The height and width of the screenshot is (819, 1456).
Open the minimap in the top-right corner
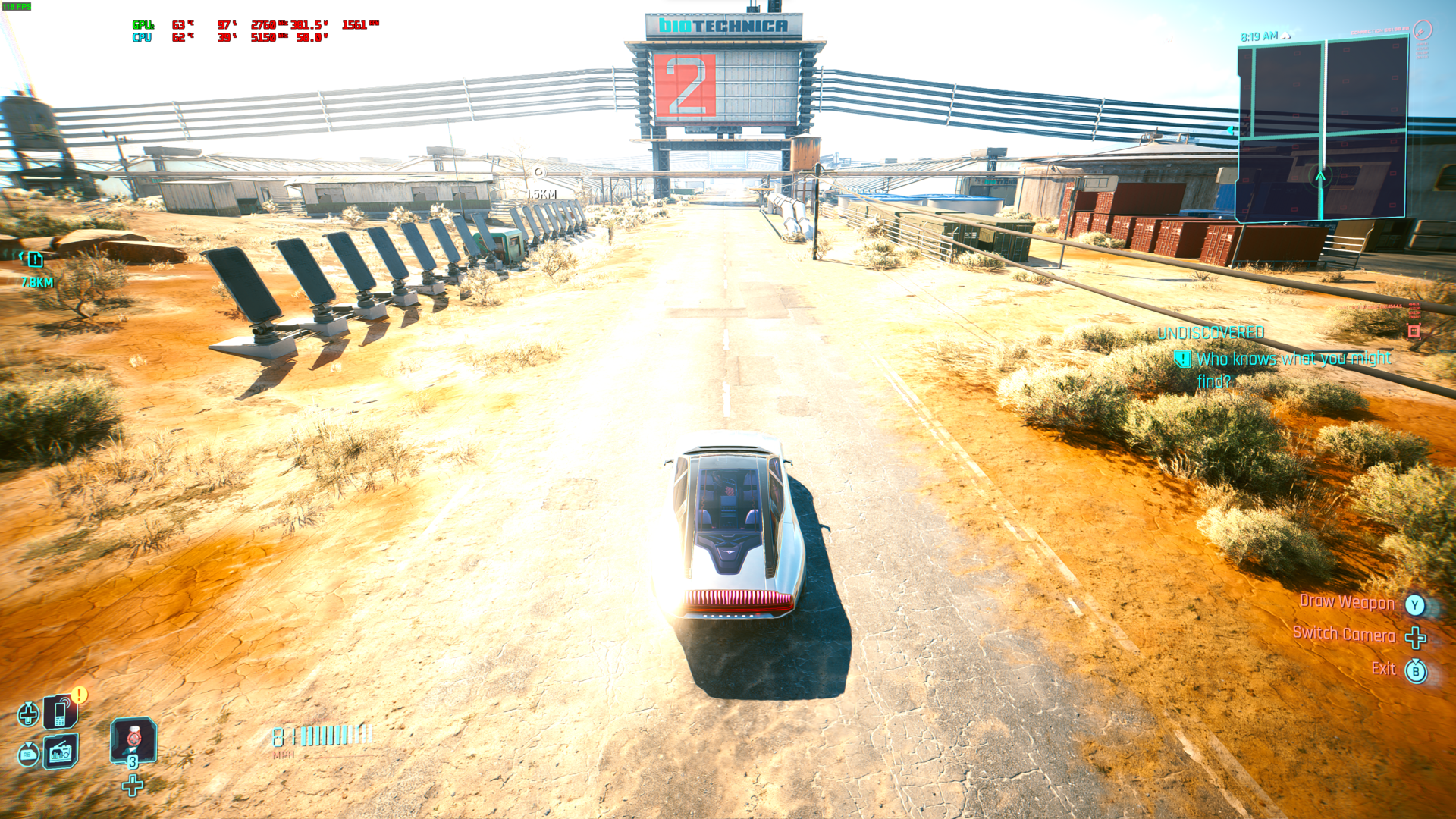coord(1322,129)
